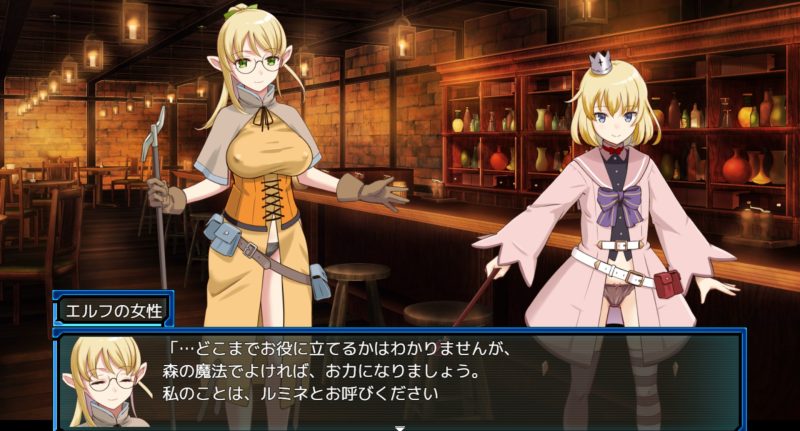The image size is (800, 431).
Task: Click the white continue arrow below the dialogue
Action: (400, 427)
